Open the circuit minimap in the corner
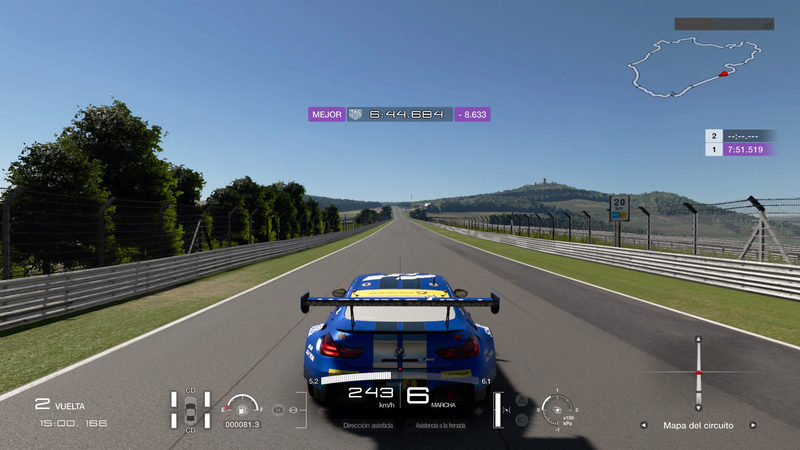800x450 pixels. pyautogui.click(x=682, y=68)
